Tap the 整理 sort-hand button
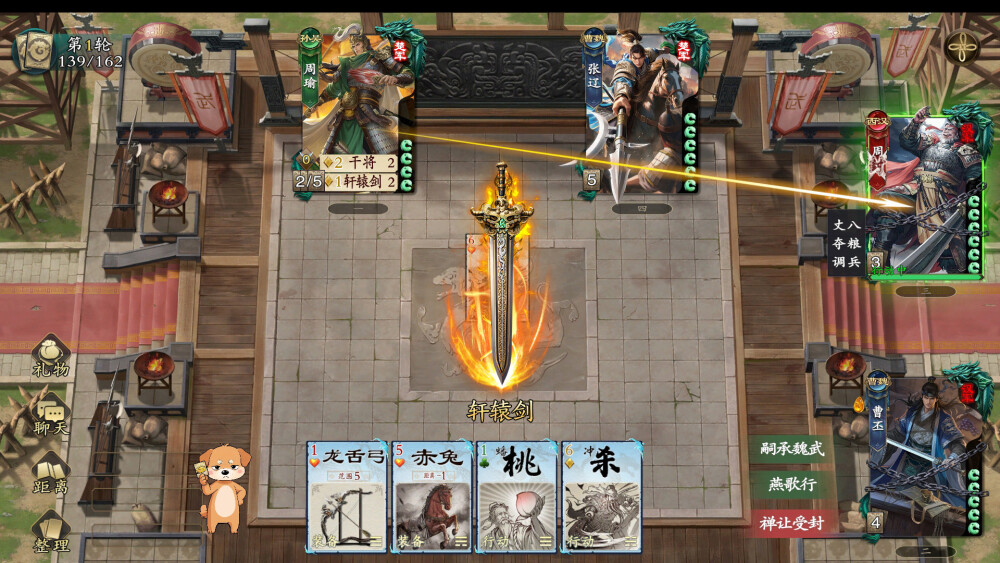1000x563 pixels. click(x=50, y=533)
